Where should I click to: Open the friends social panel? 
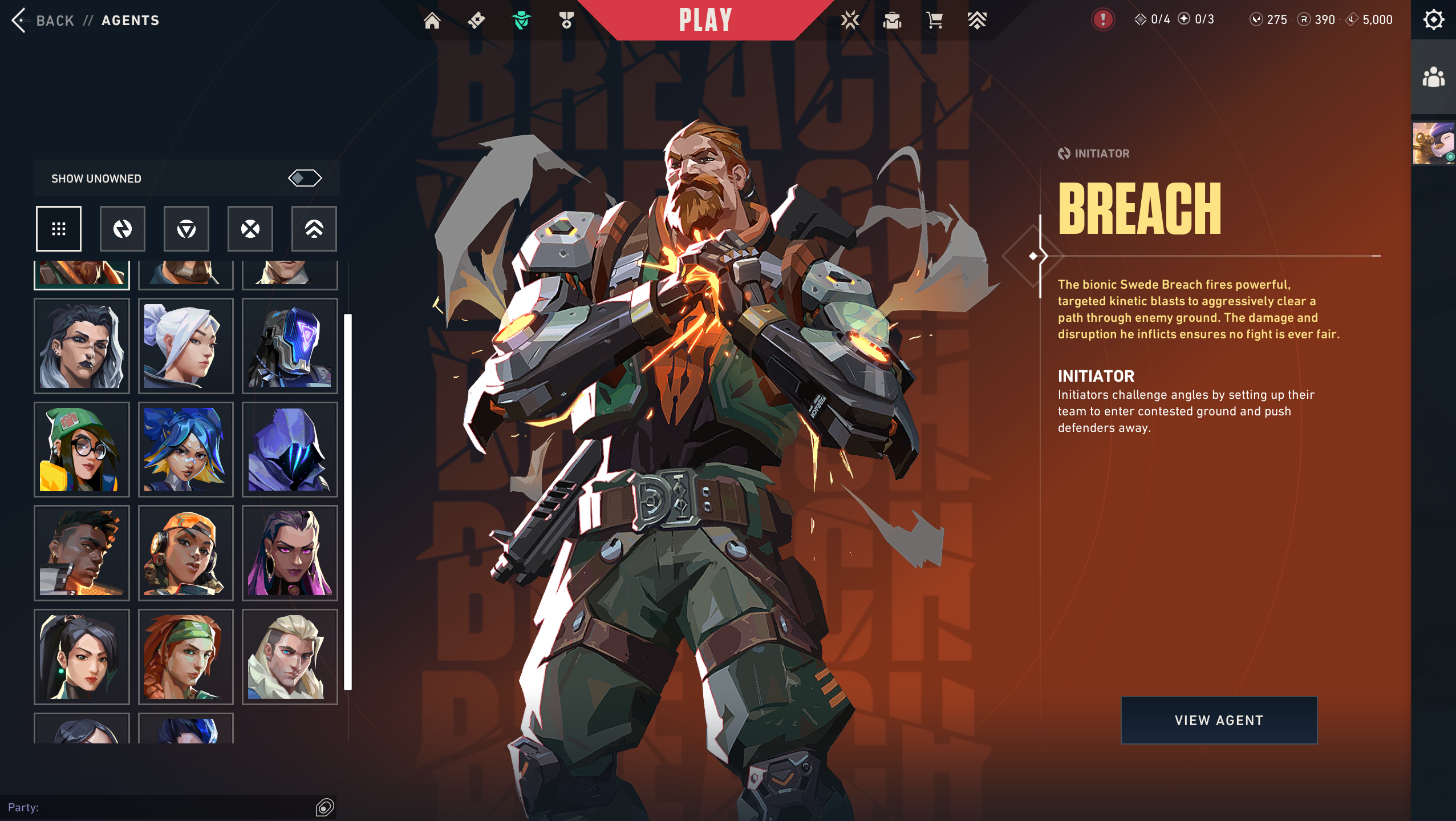pyautogui.click(x=1433, y=78)
